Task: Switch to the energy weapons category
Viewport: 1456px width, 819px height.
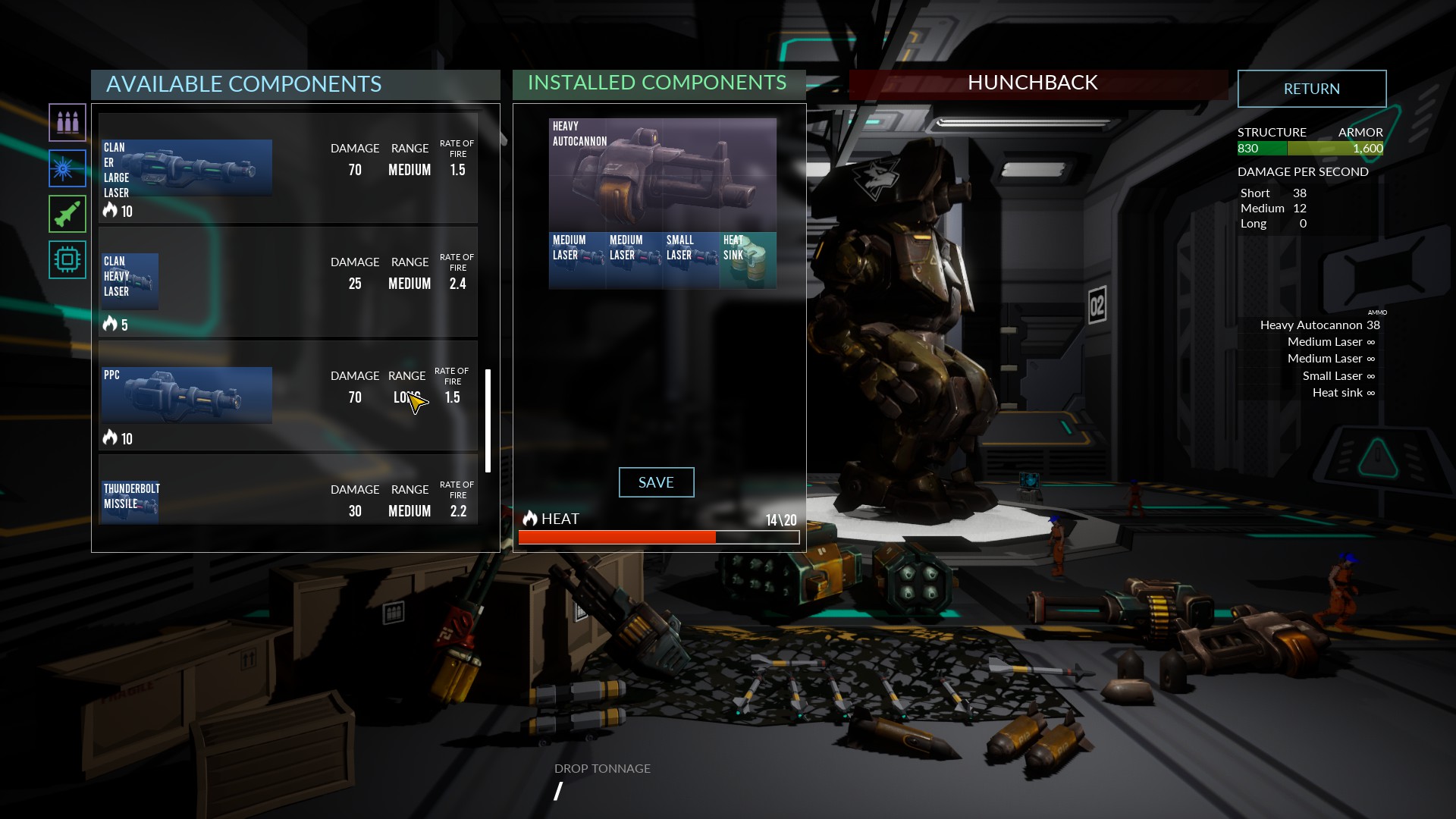Action: coord(67,168)
